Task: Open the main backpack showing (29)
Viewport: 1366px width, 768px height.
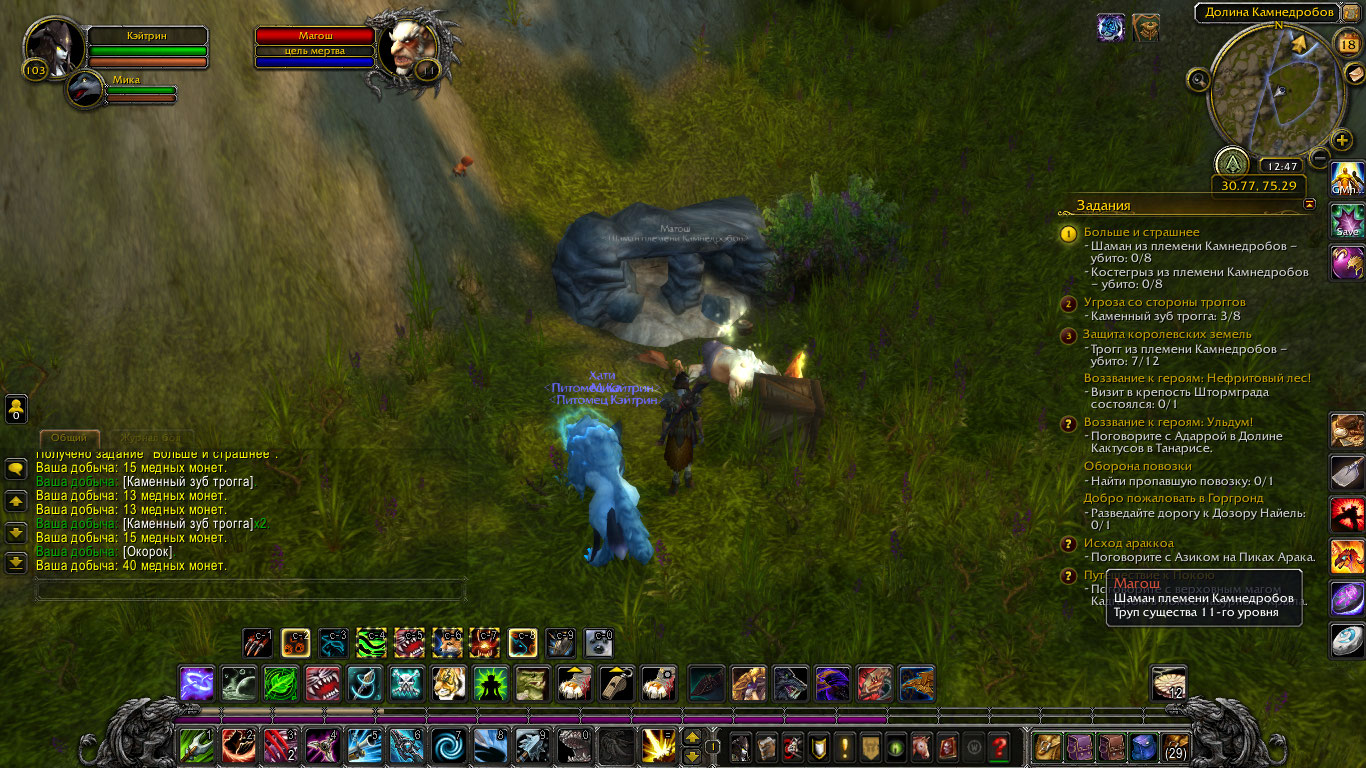Action: [x=1175, y=746]
